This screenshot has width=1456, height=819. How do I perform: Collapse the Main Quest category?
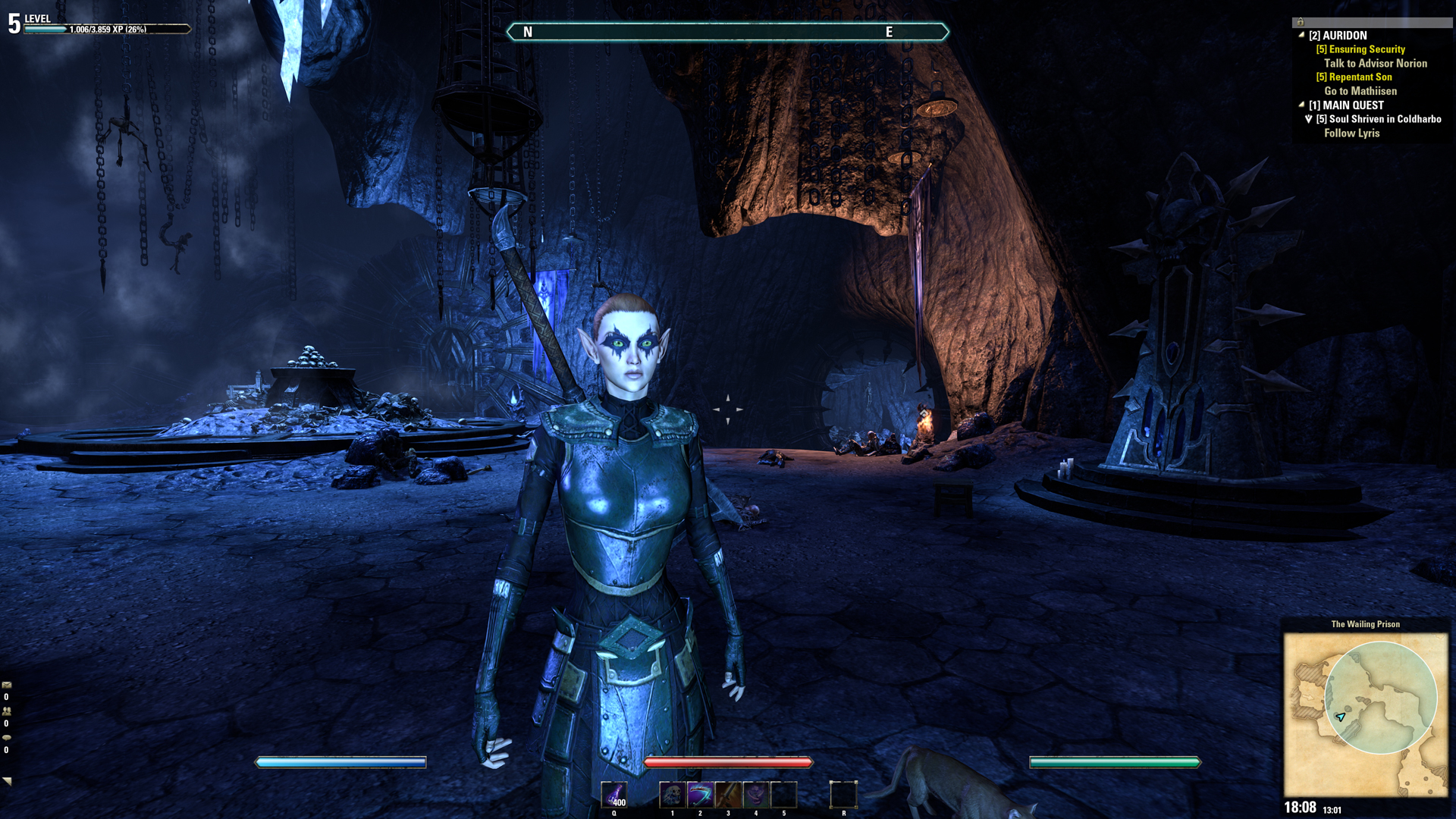pyautogui.click(x=1301, y=105)
